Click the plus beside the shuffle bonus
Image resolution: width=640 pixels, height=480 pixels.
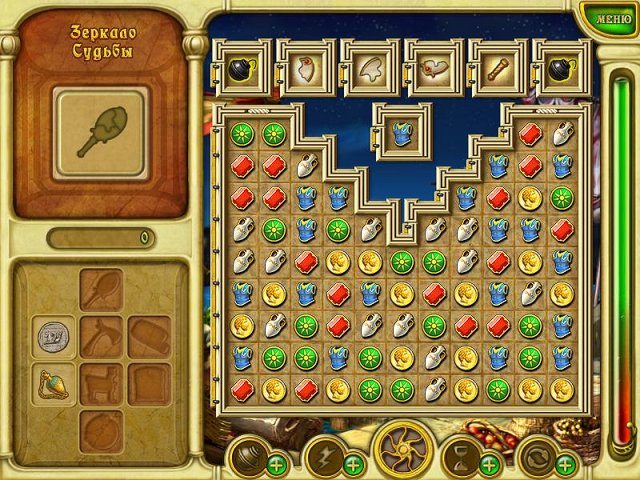[x=565, y=464]
